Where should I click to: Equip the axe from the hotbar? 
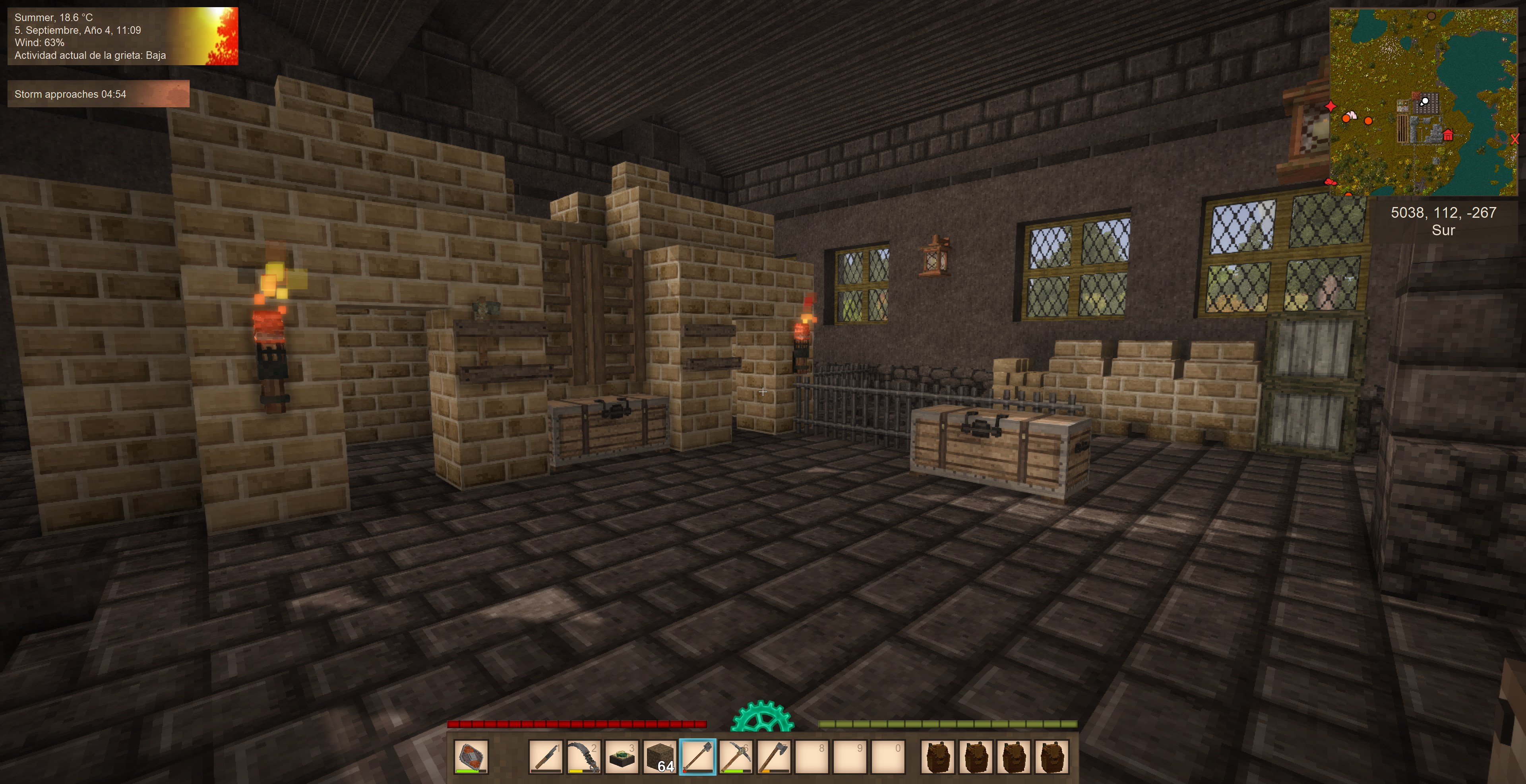[x=774, y=757]
